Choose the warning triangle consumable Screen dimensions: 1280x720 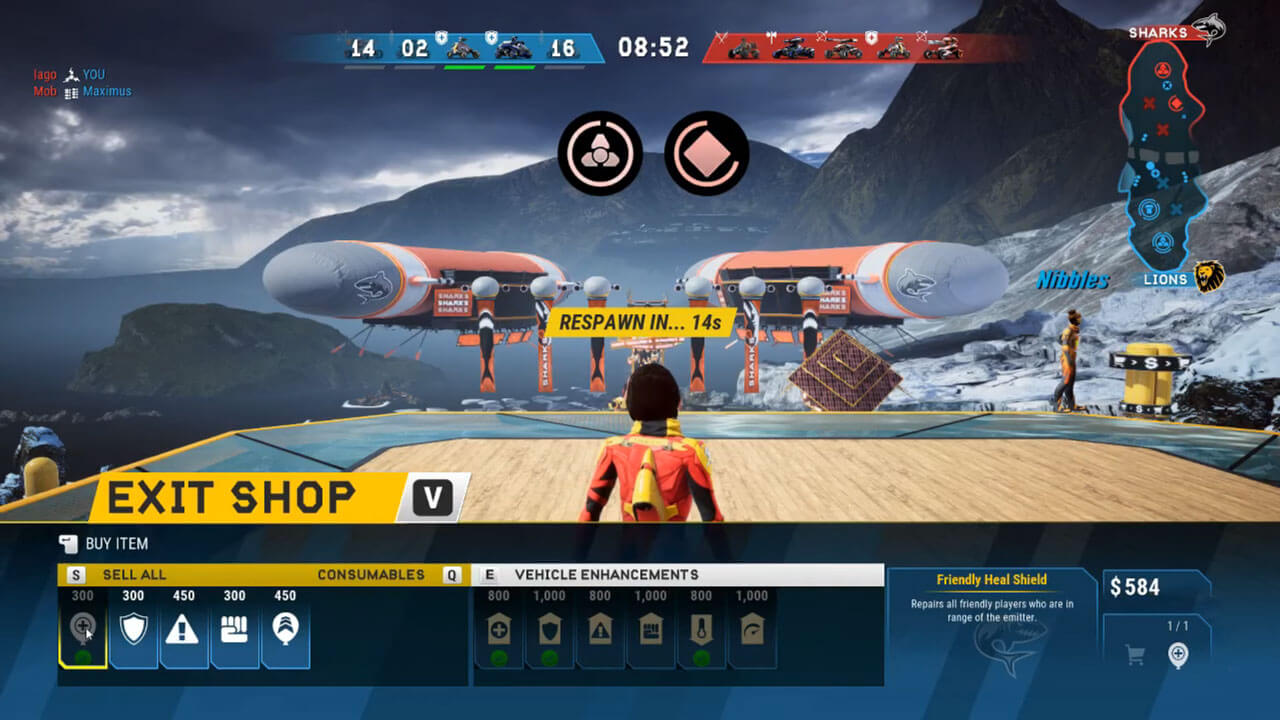pyautogui.click(x=182, y=629)
